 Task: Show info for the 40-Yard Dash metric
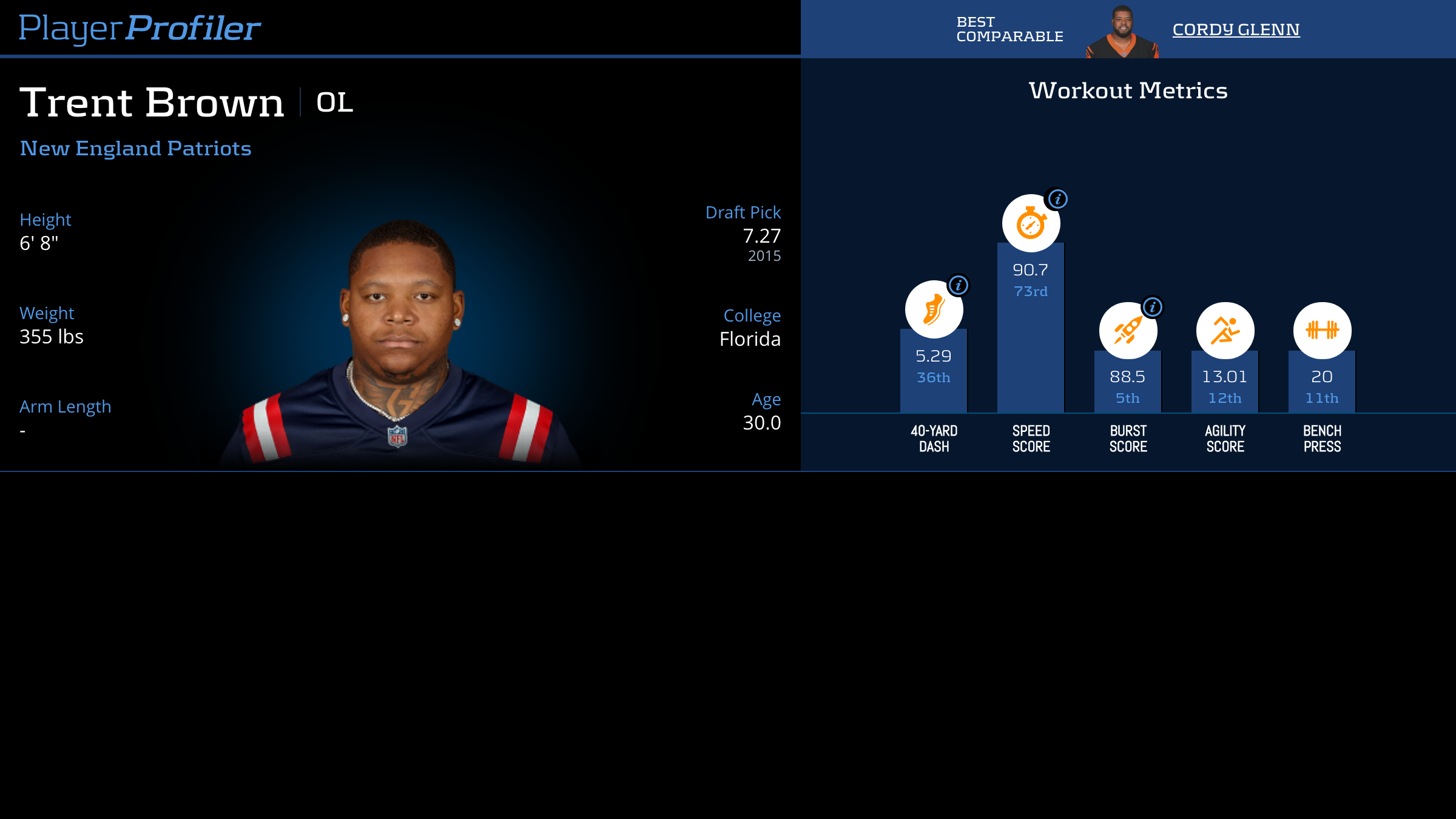pos(958,285)
